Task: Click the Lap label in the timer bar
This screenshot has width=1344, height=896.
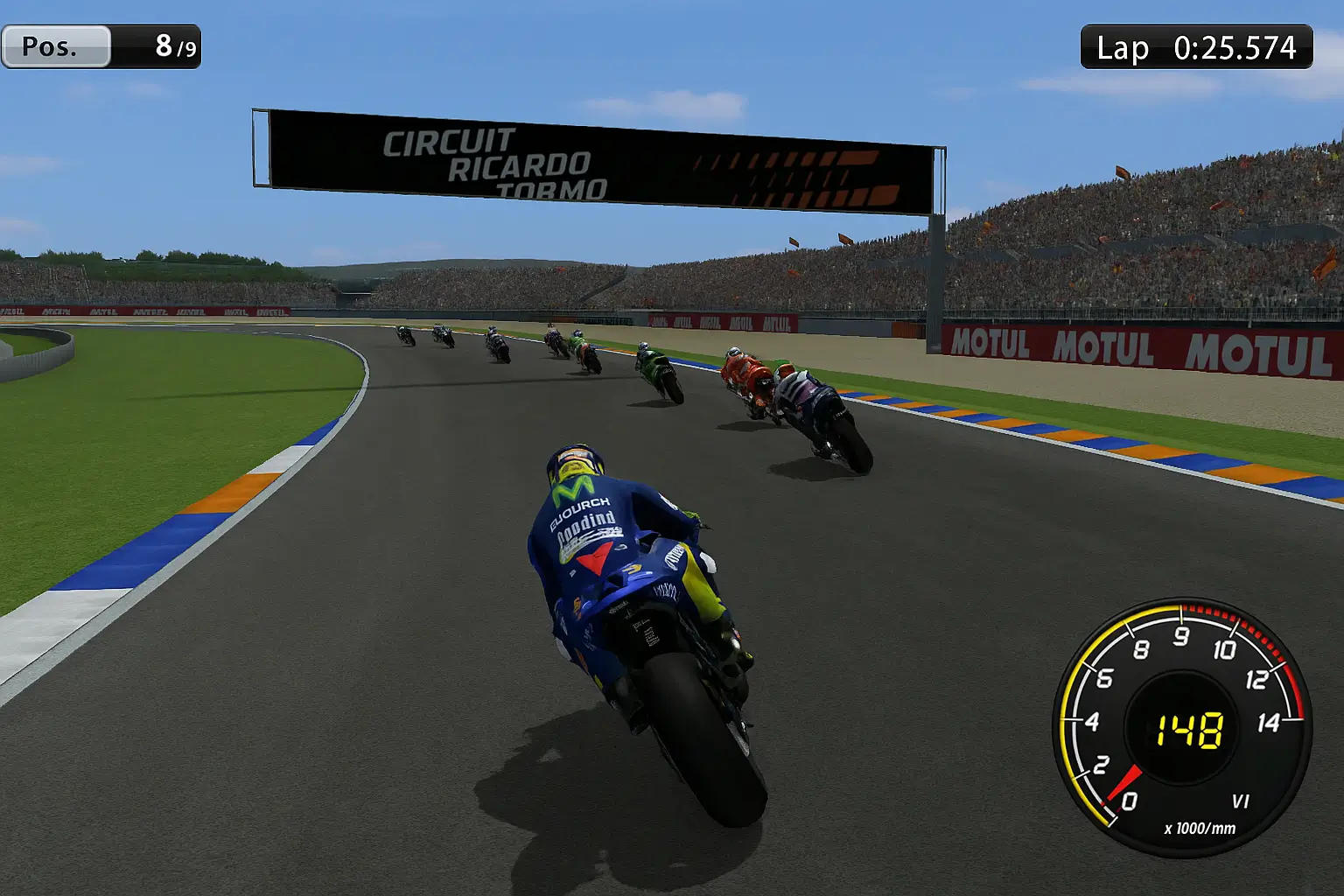Action: point(1123,48)
